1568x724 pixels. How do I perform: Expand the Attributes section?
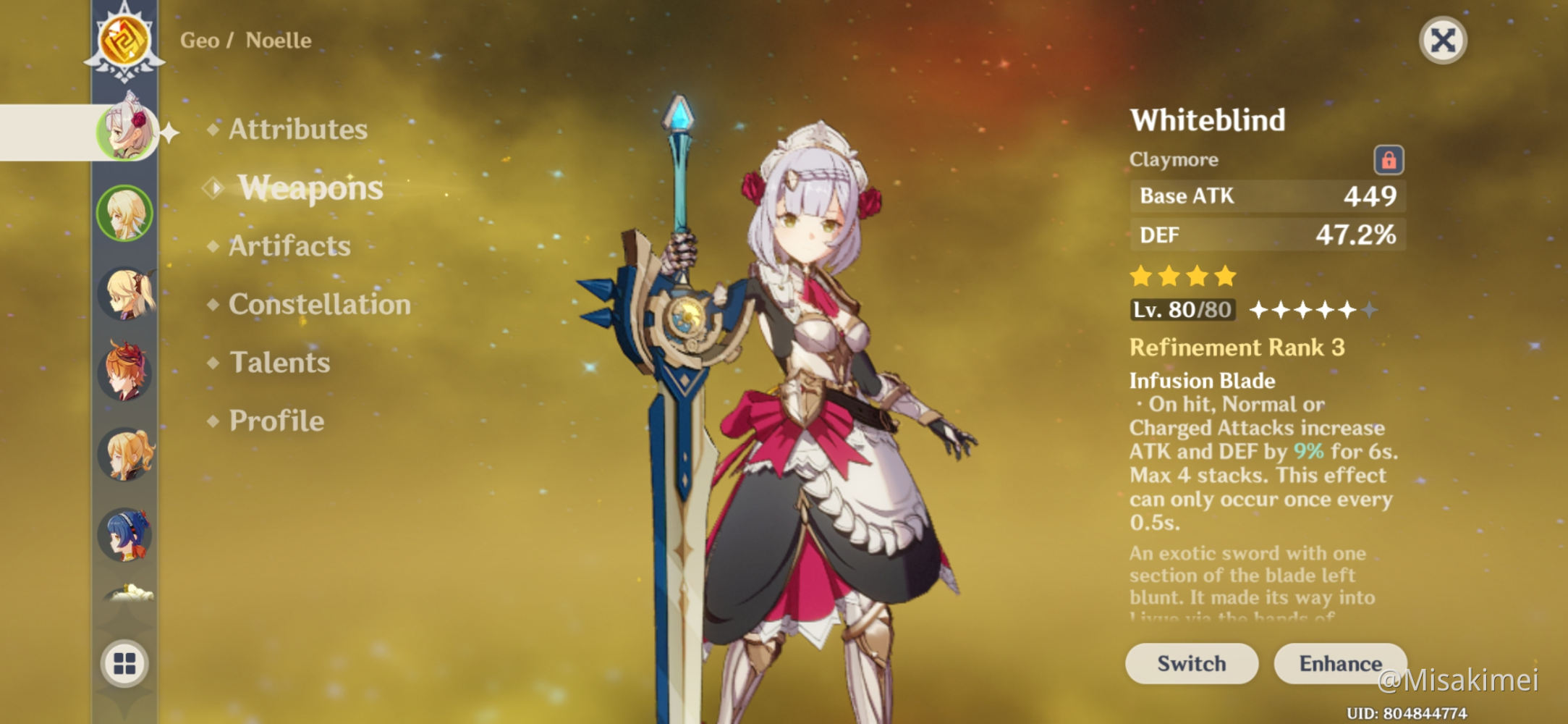click(x=297, y=129)
